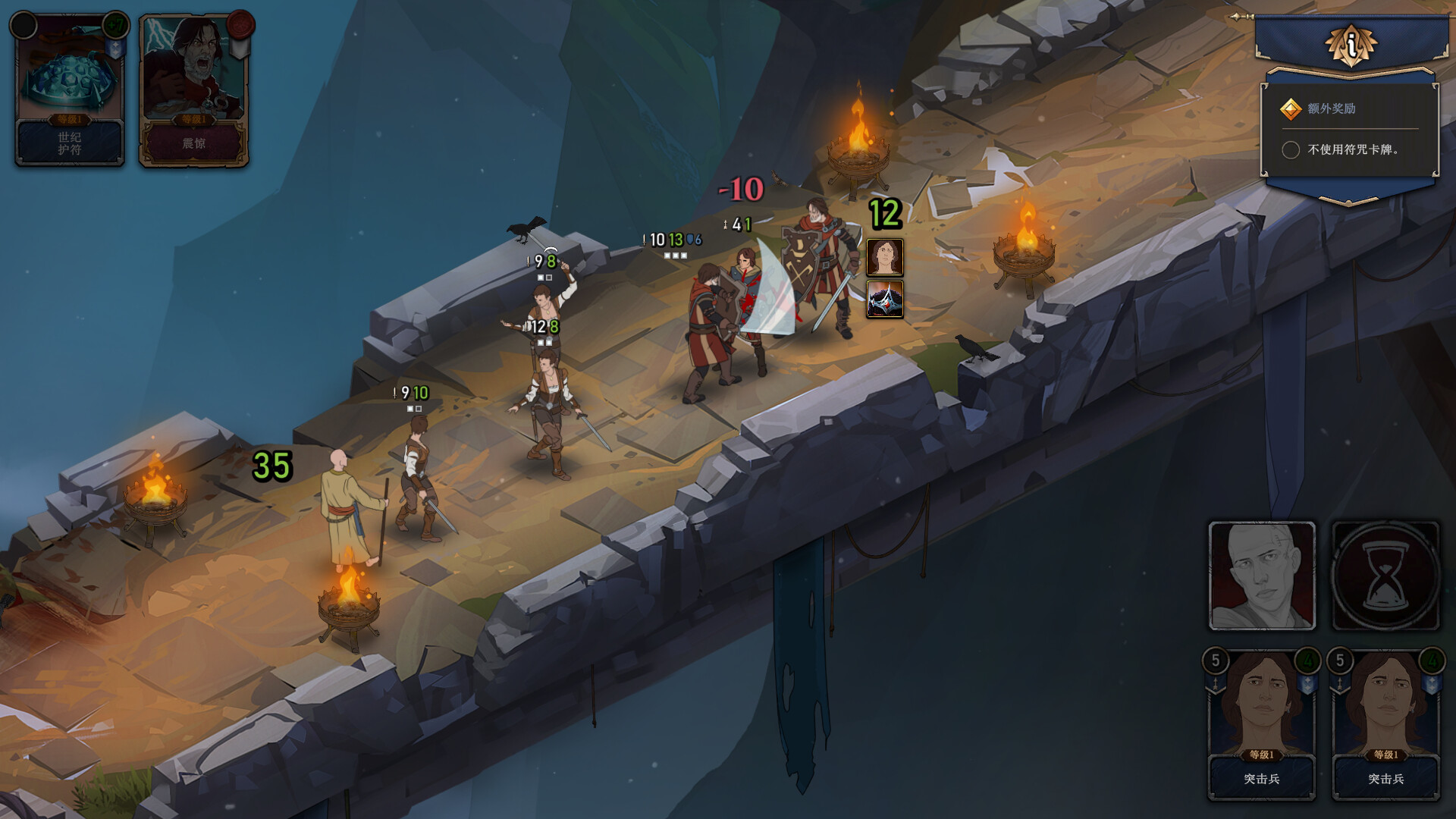Click the dark helmet icon below the woman portrait

pos(884,299)
